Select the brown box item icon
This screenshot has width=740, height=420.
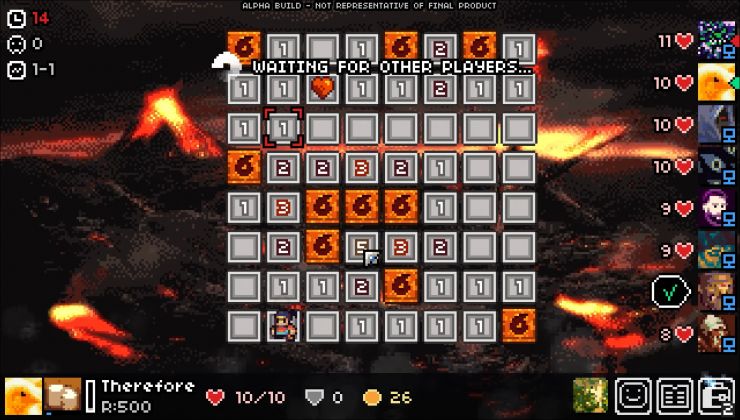coord(63,395)
